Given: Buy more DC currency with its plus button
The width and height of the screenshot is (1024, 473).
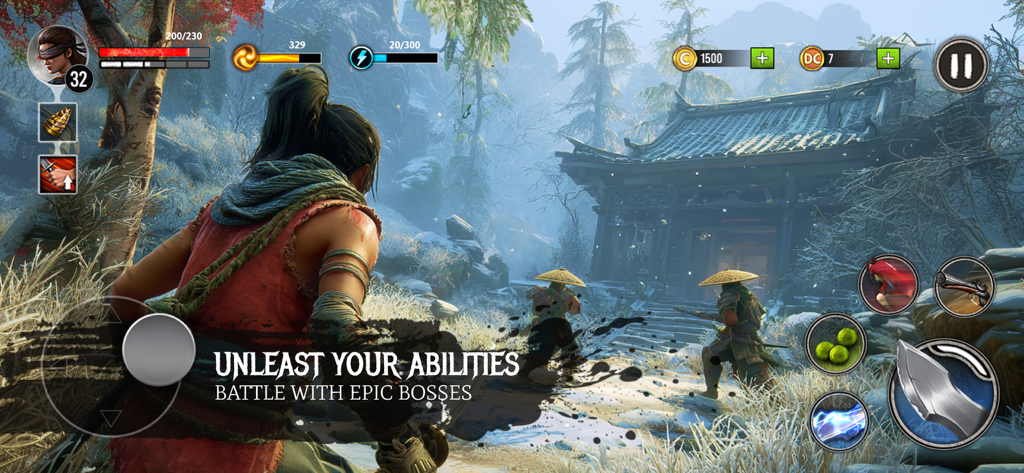Looking at the screenshot, I should (887, 58).
